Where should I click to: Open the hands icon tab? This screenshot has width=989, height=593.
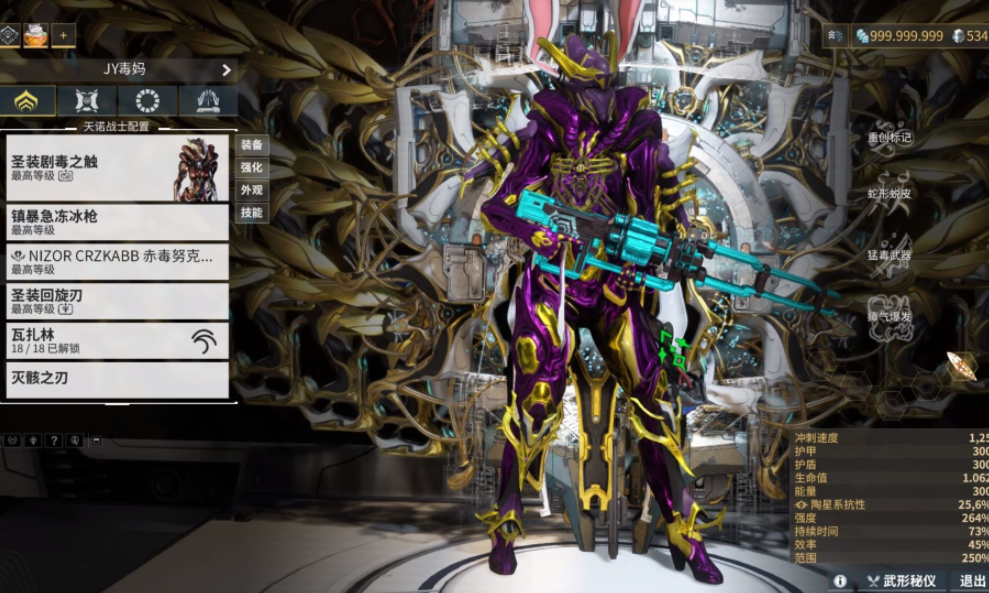pyautogui.click(x=207, y=101)
